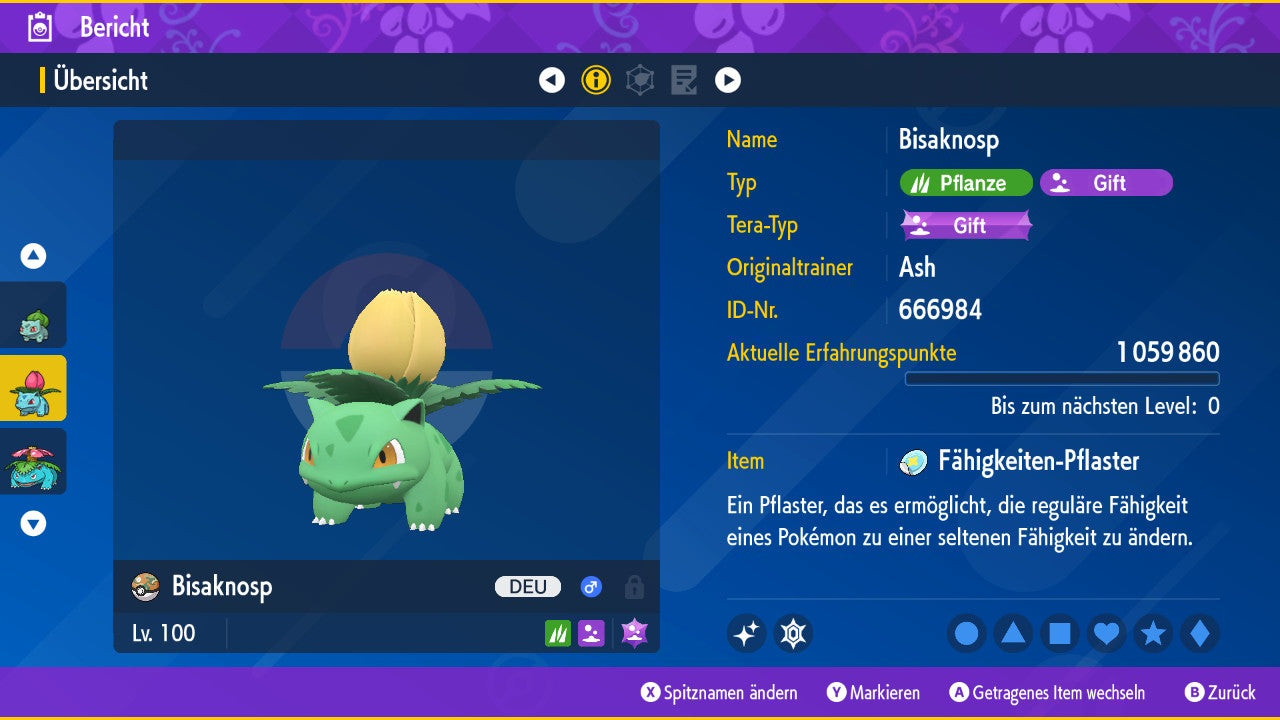Toggle the square marking

1060,633
